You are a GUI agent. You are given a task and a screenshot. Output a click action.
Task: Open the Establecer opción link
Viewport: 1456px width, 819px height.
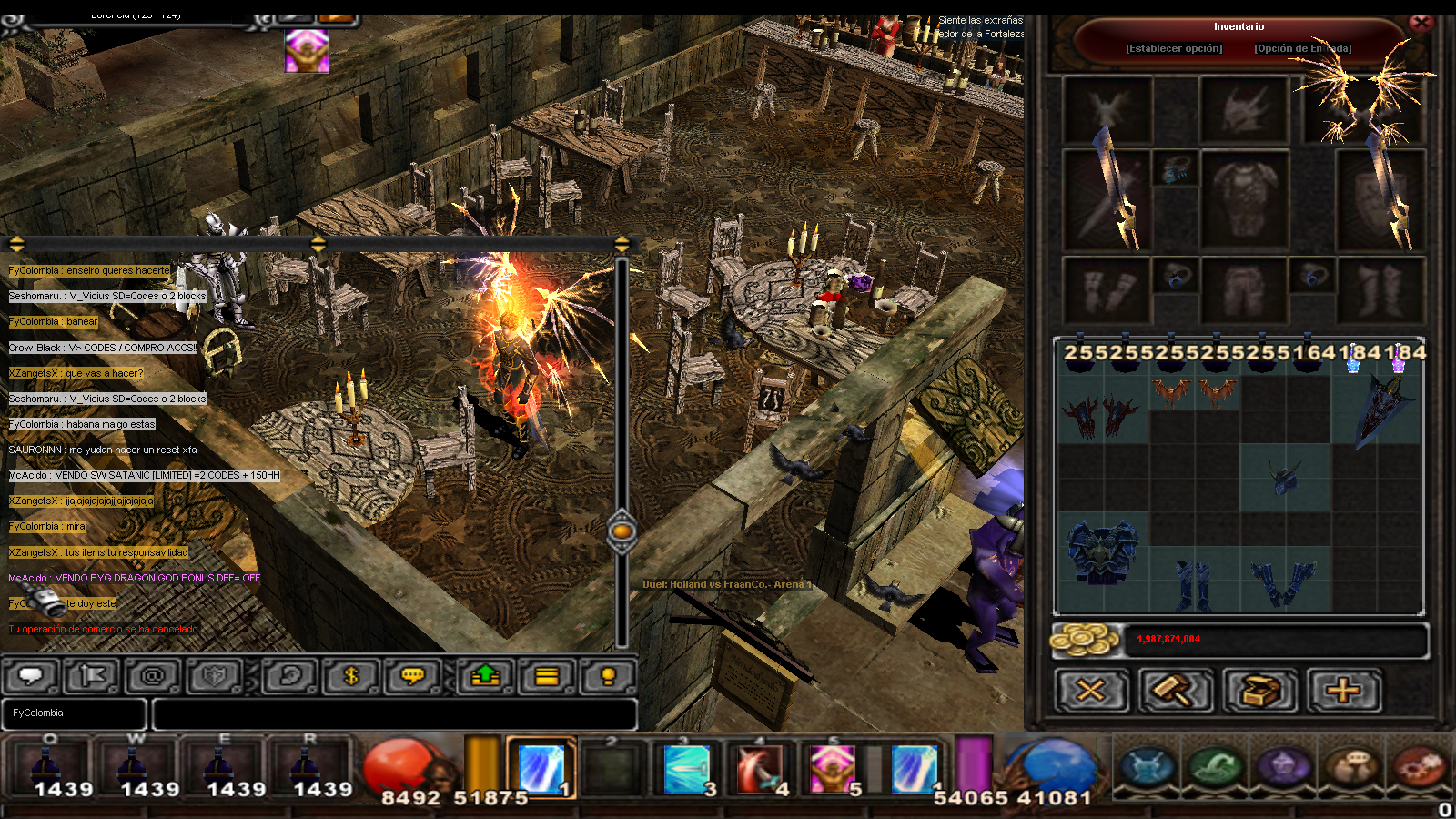tap(1174, 48)
